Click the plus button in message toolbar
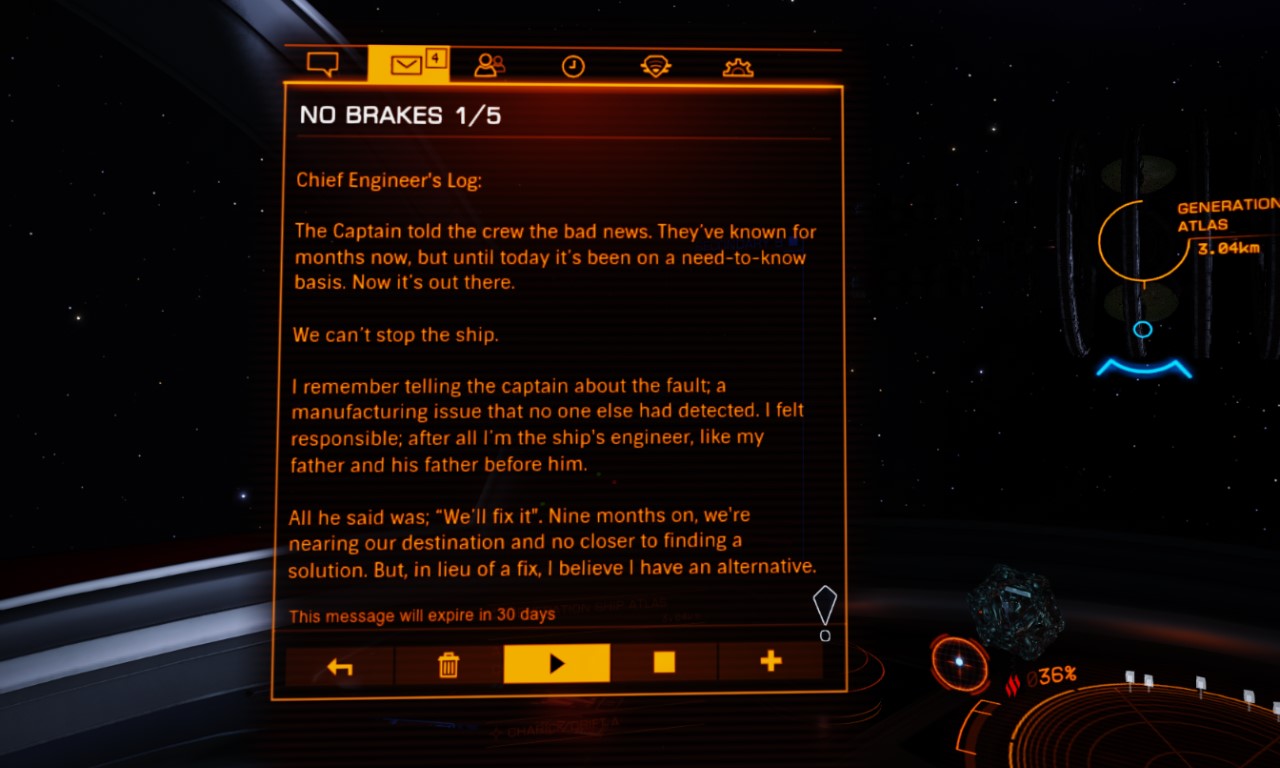This screenshot has height=768, width=1280. pos(770,661)
